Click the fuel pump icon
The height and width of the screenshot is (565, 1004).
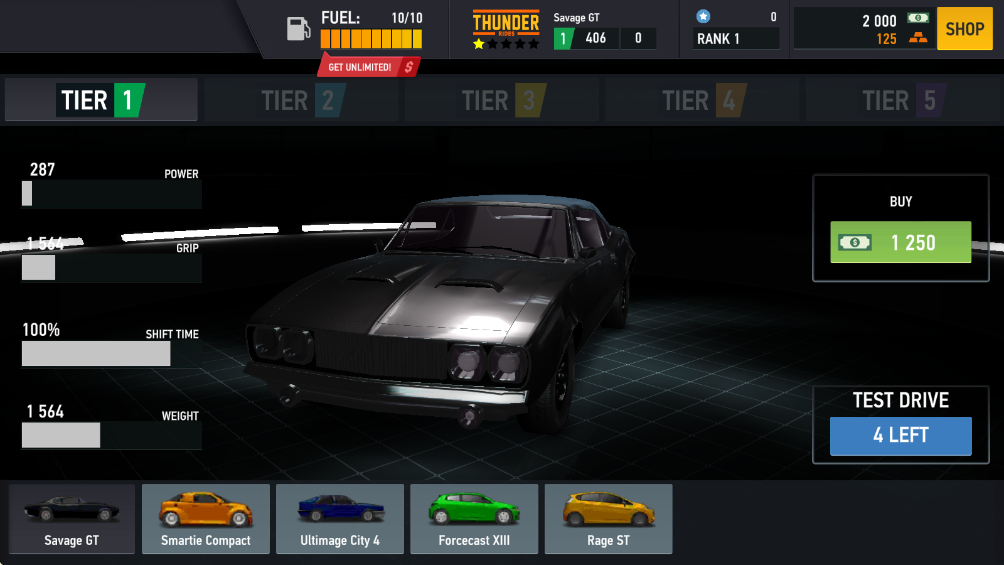(x=298, y=29)
